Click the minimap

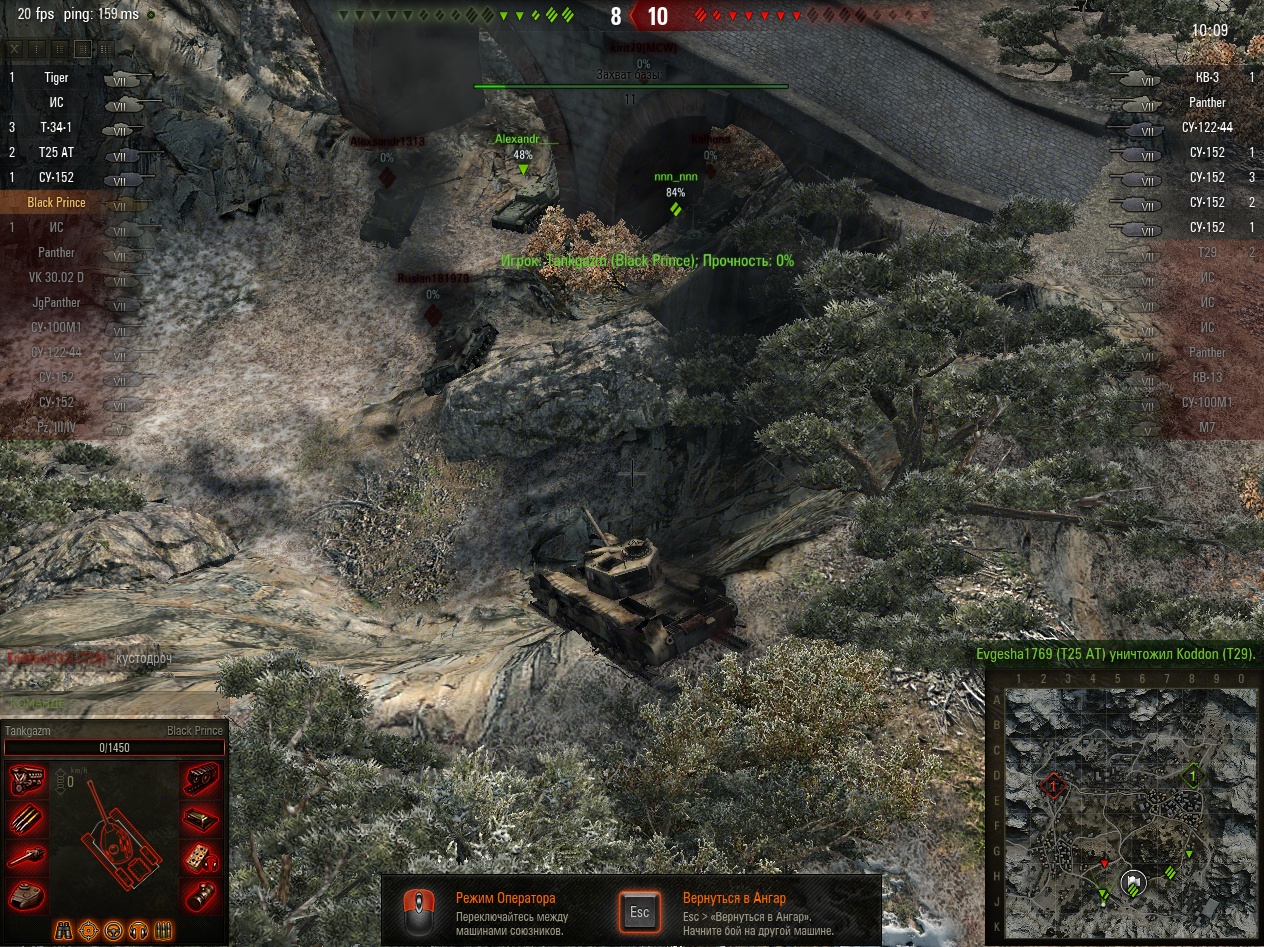[x=1130, y=799]
